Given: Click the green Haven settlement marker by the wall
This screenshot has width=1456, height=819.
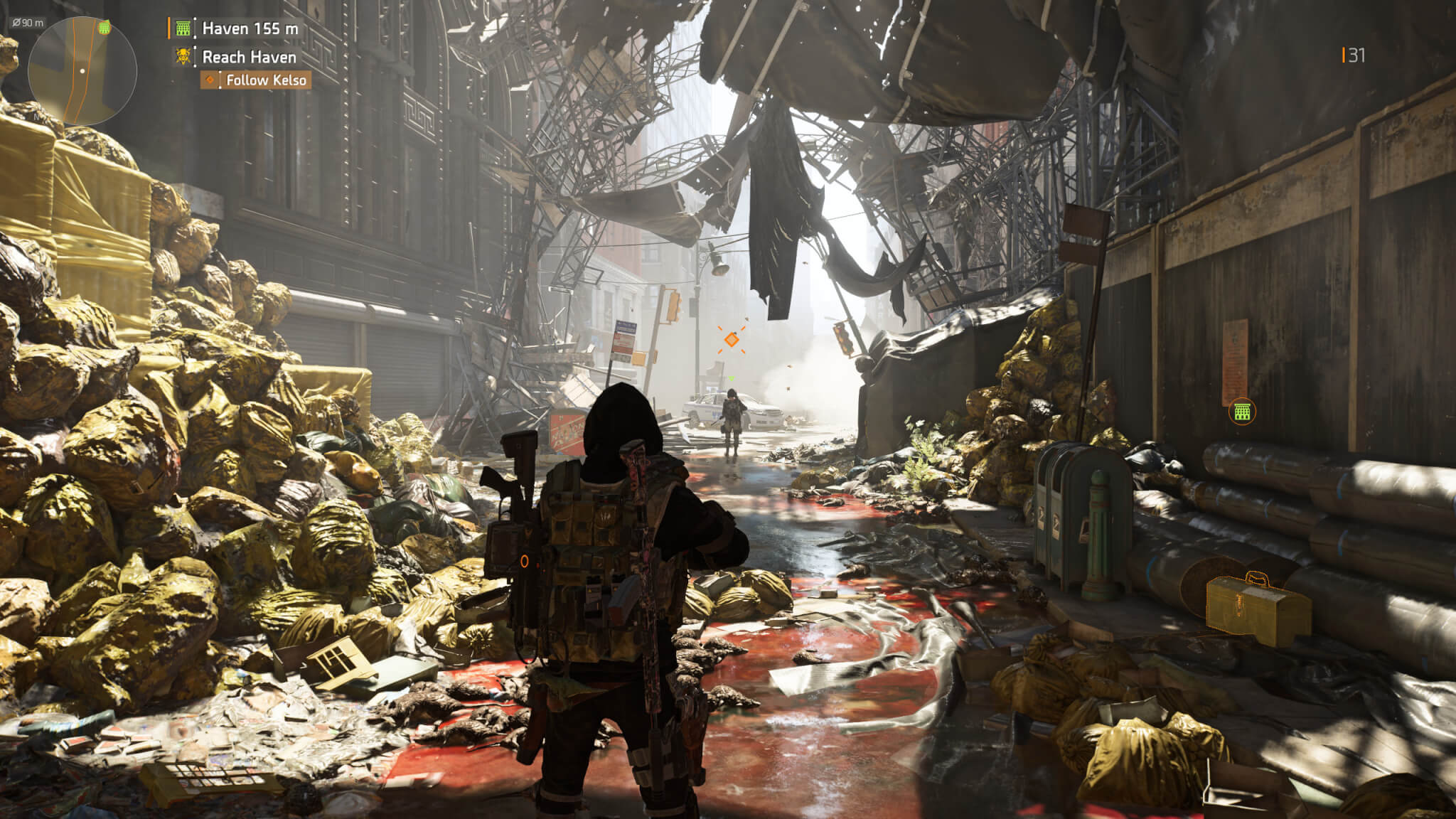Looking at the screenshot, I should (1241, 411).
